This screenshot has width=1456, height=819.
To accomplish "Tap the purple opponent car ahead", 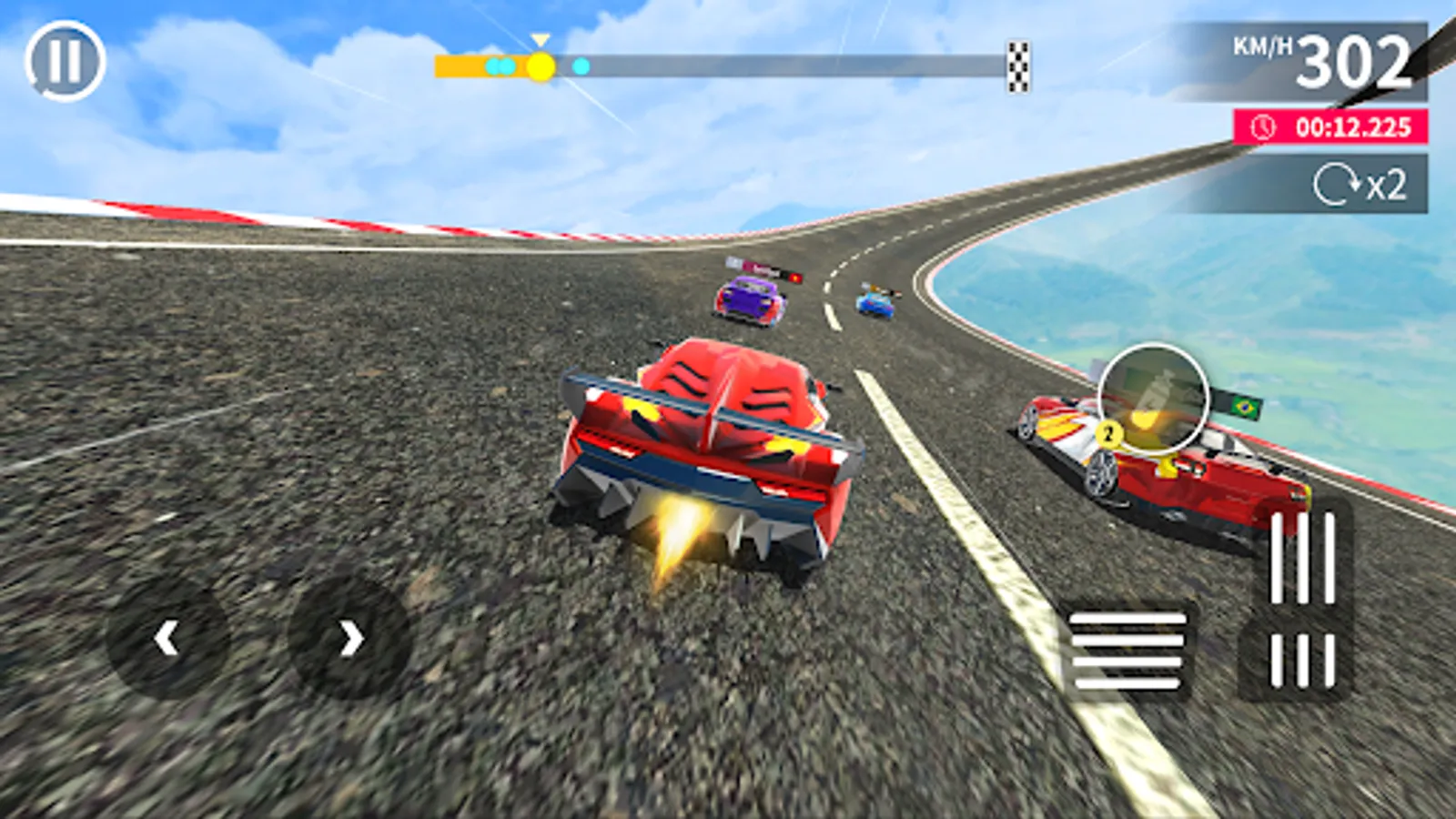I will [748, 300].
